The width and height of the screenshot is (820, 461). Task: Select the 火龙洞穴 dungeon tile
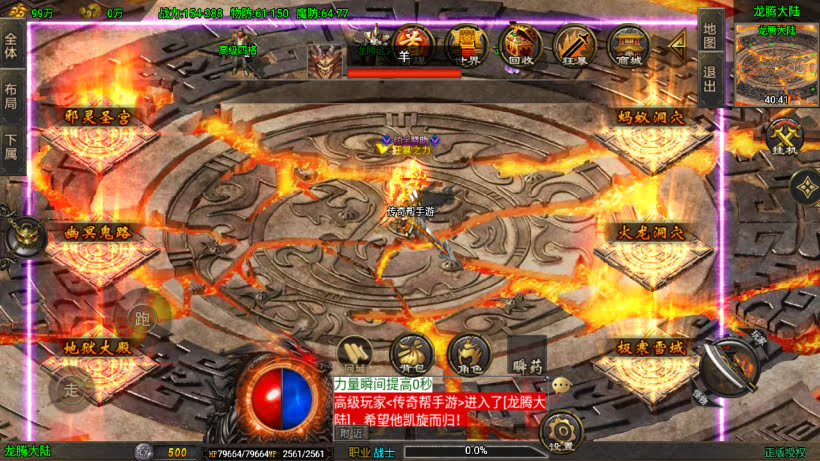pyautogui.click(x=650, y=233)
